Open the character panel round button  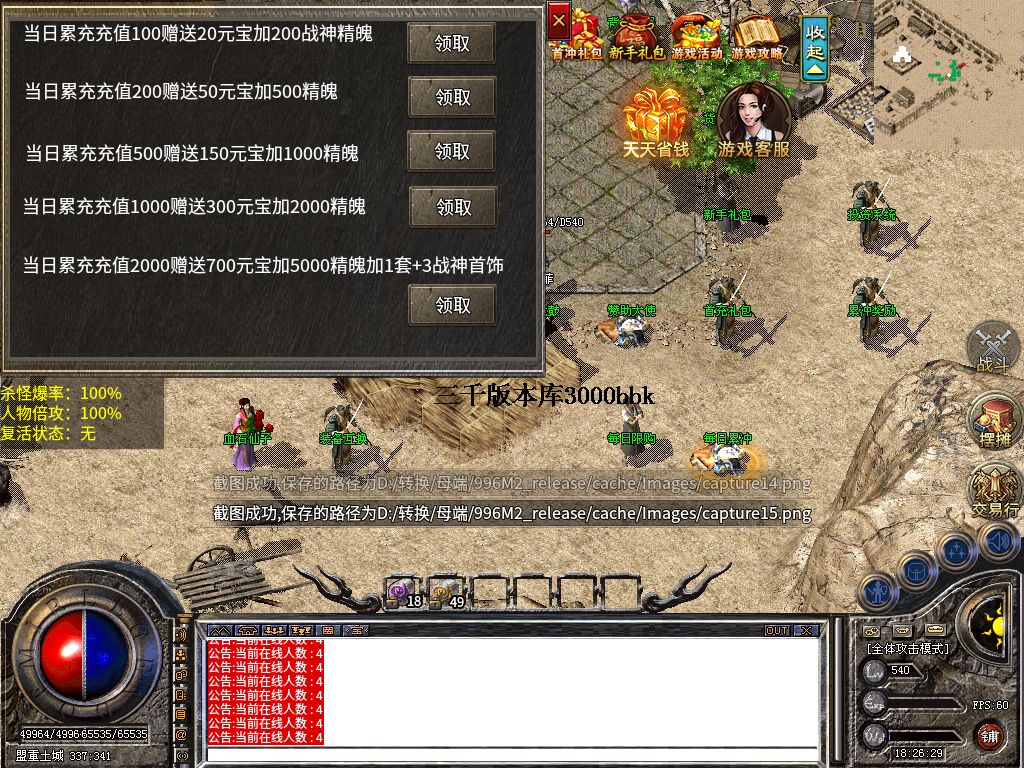879,591
